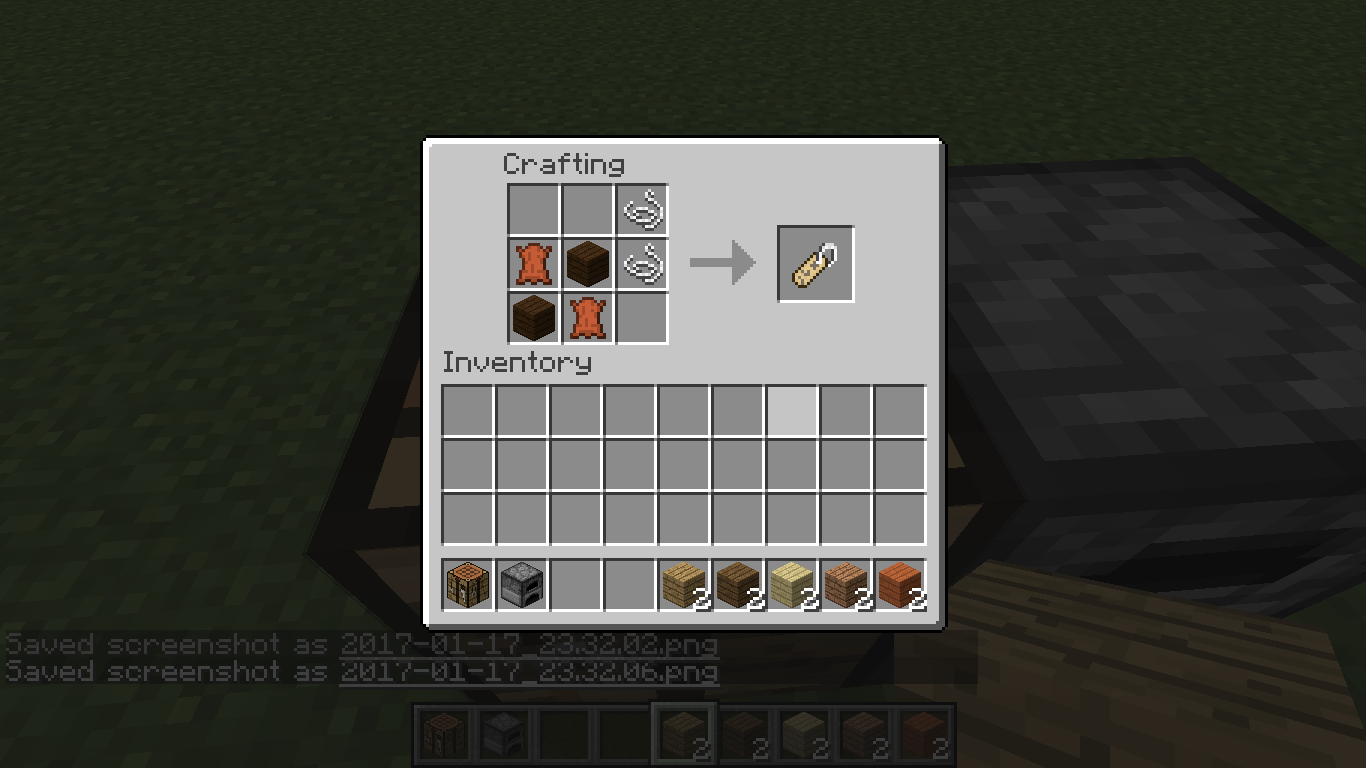Pick up the dark oak planks in the bottom-left crafting slot
Screen dimensions: 1366x768
(533, 318)
